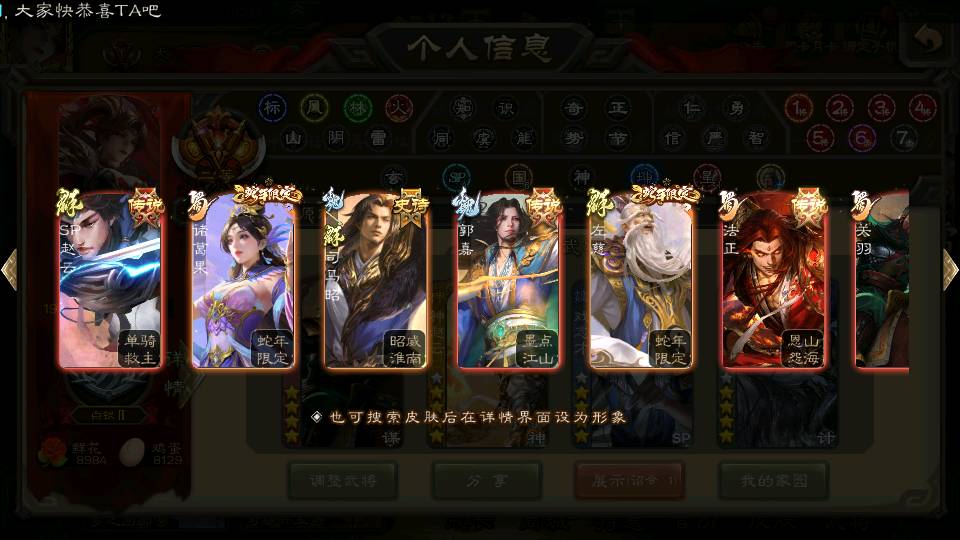Activate the red 展示 button

(x=629, y=481)
